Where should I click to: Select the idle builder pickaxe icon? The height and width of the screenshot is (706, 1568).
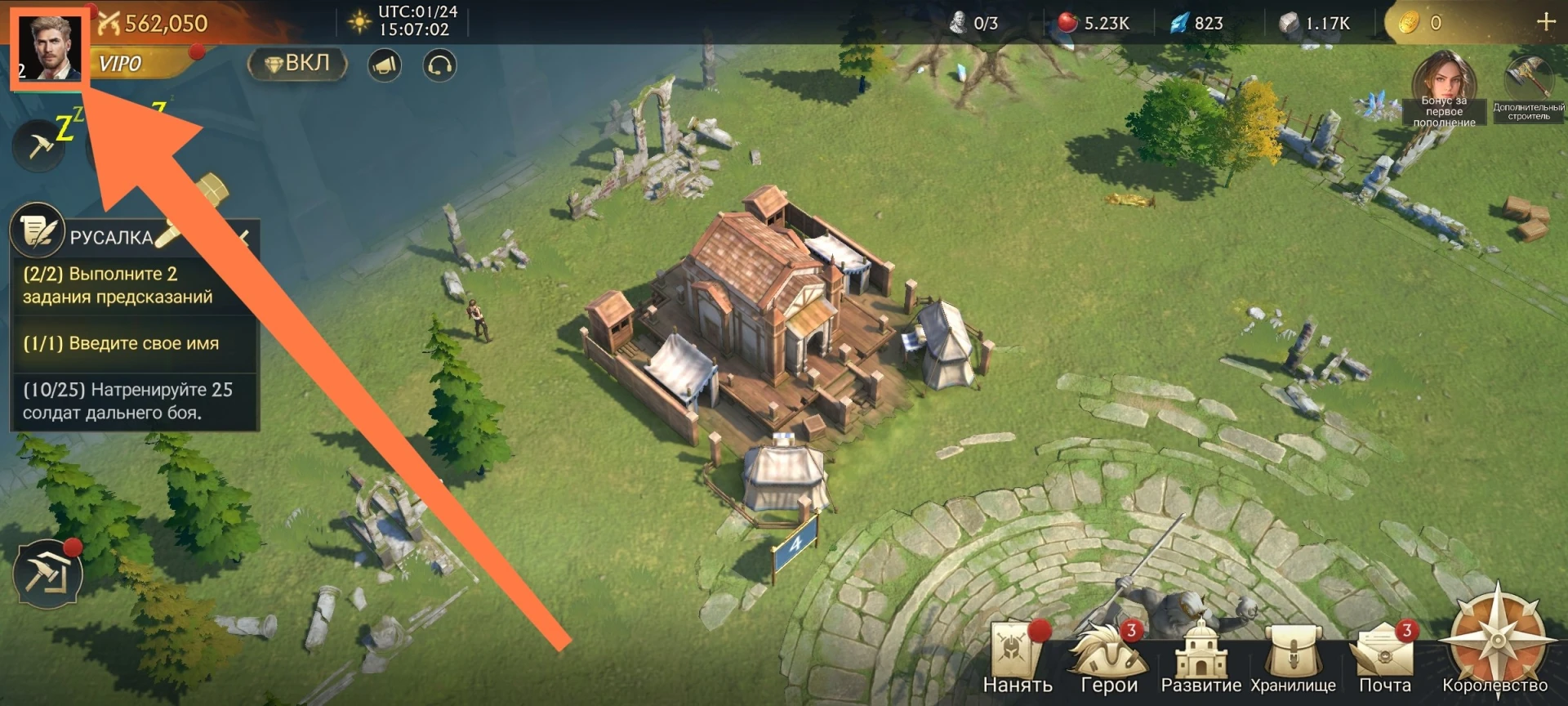[x=38, y=147]
